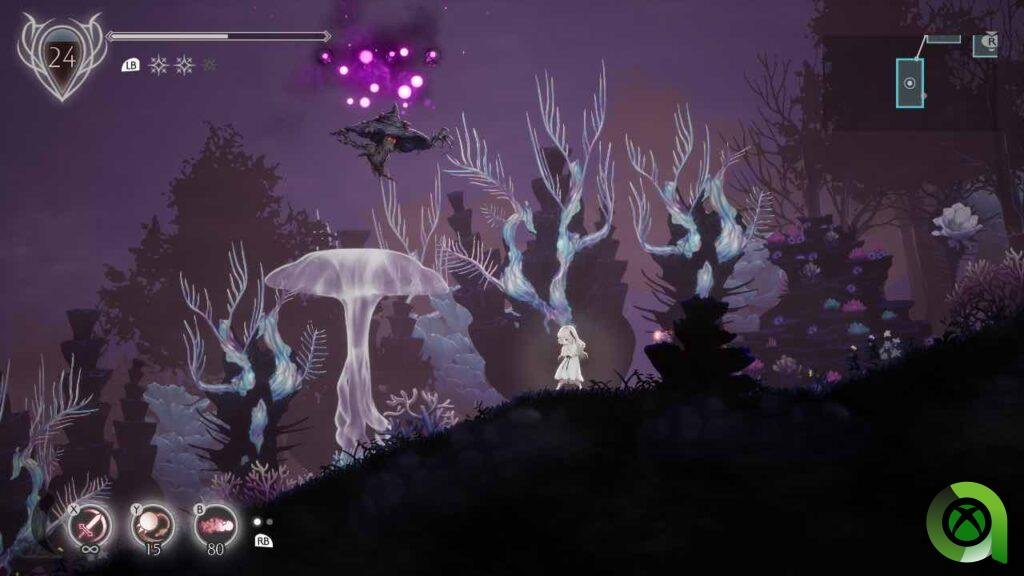Use the pink flame spirit skill
This screenshot has height=576, width=1024.
[x=215, y=523]
